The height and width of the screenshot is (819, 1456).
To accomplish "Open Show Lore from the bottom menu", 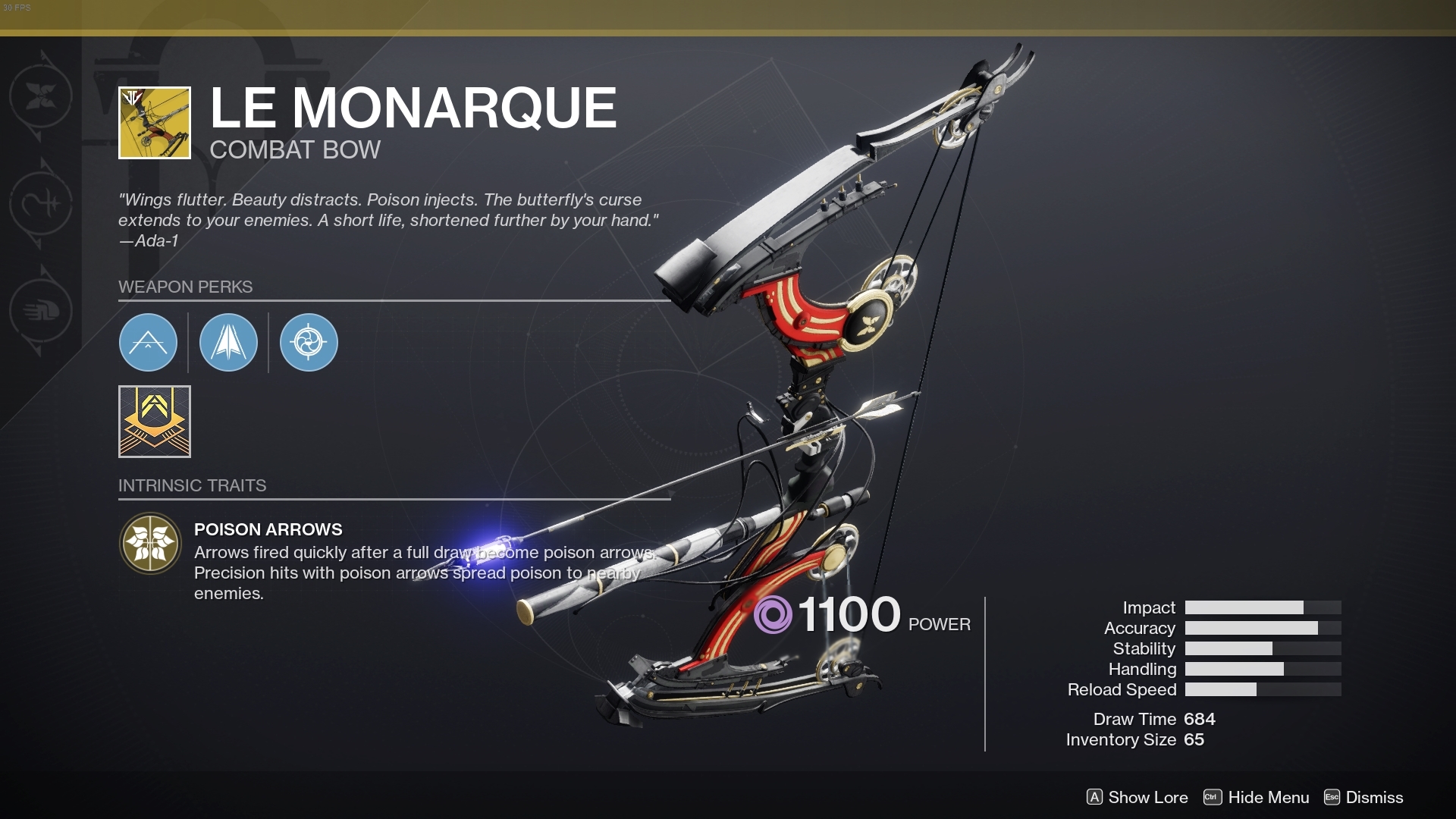I will click(1147, 798).
